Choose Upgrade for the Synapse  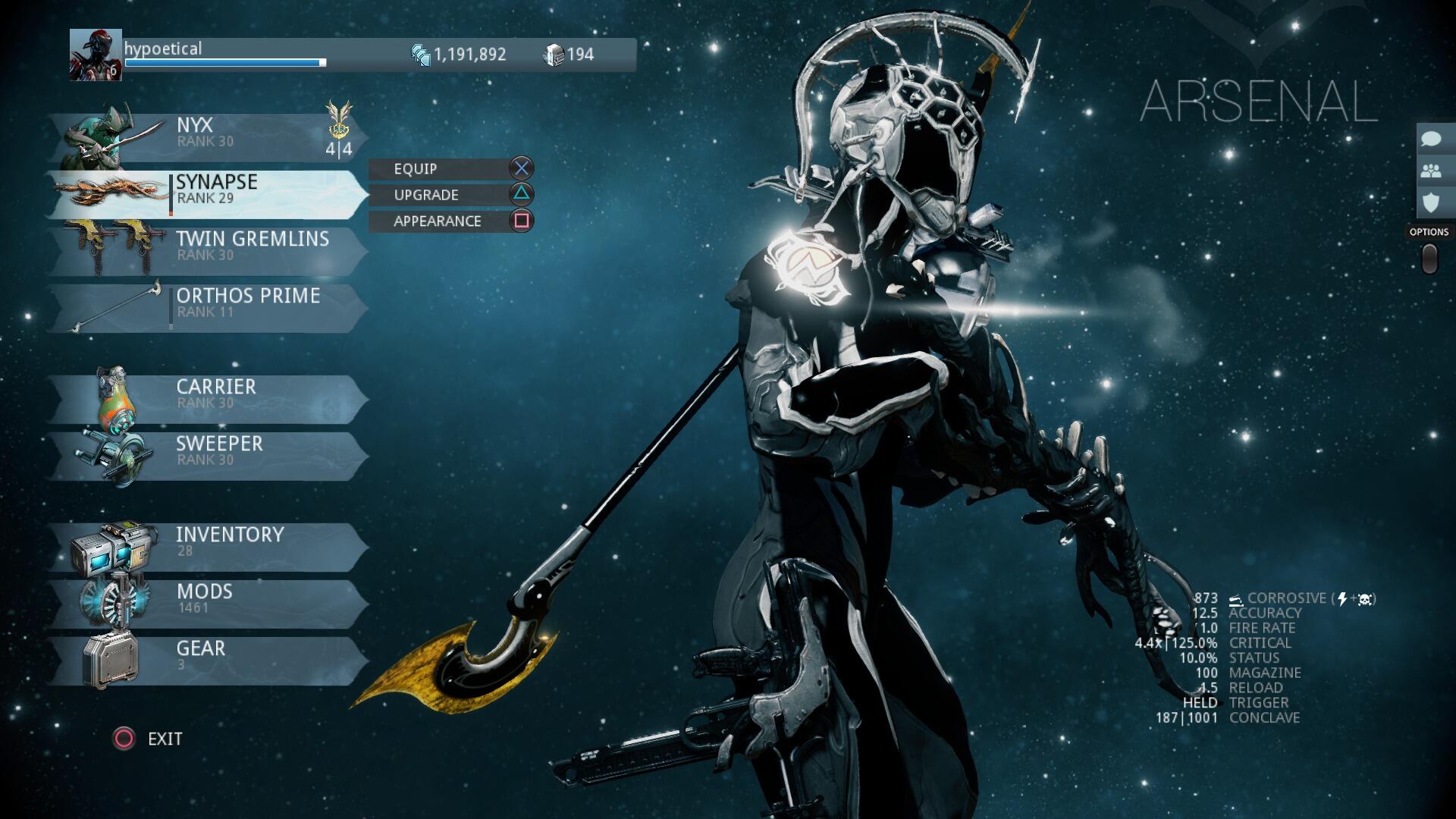(x=451, y=195)
